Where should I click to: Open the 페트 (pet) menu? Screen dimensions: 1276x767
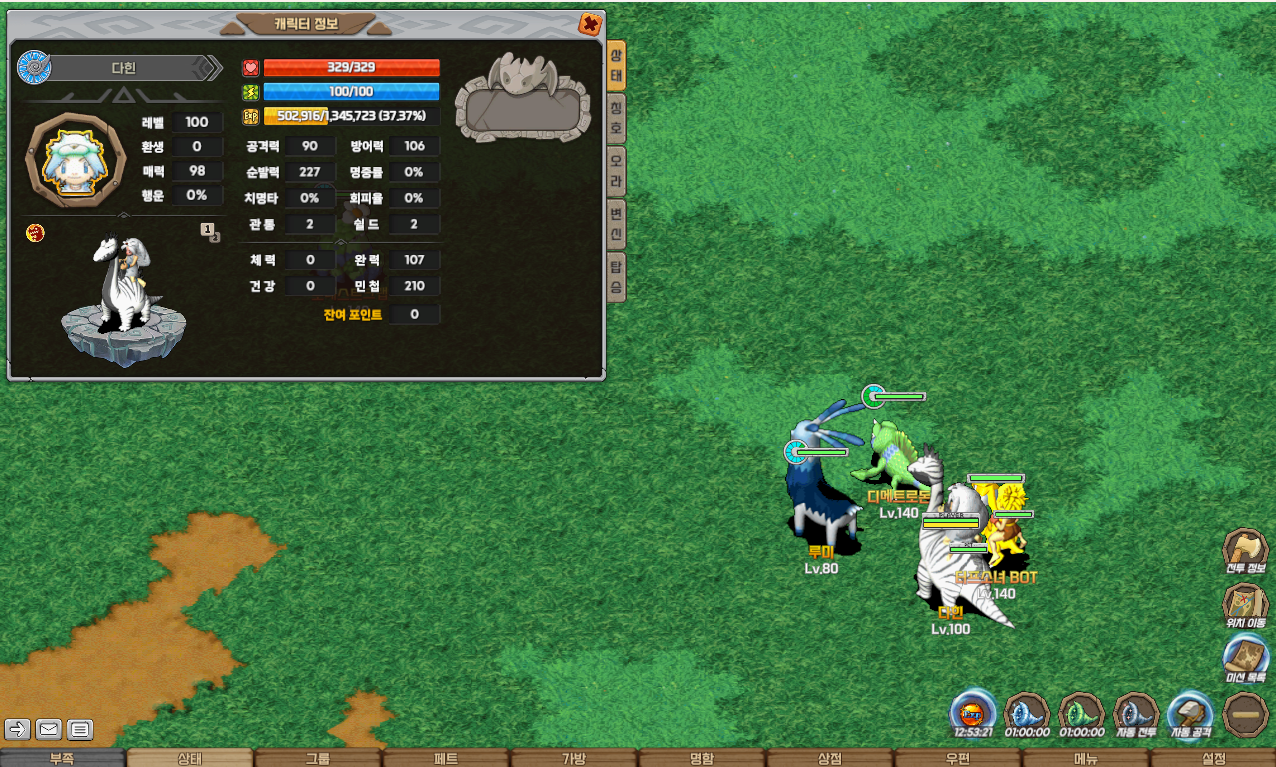click(446, 758)
